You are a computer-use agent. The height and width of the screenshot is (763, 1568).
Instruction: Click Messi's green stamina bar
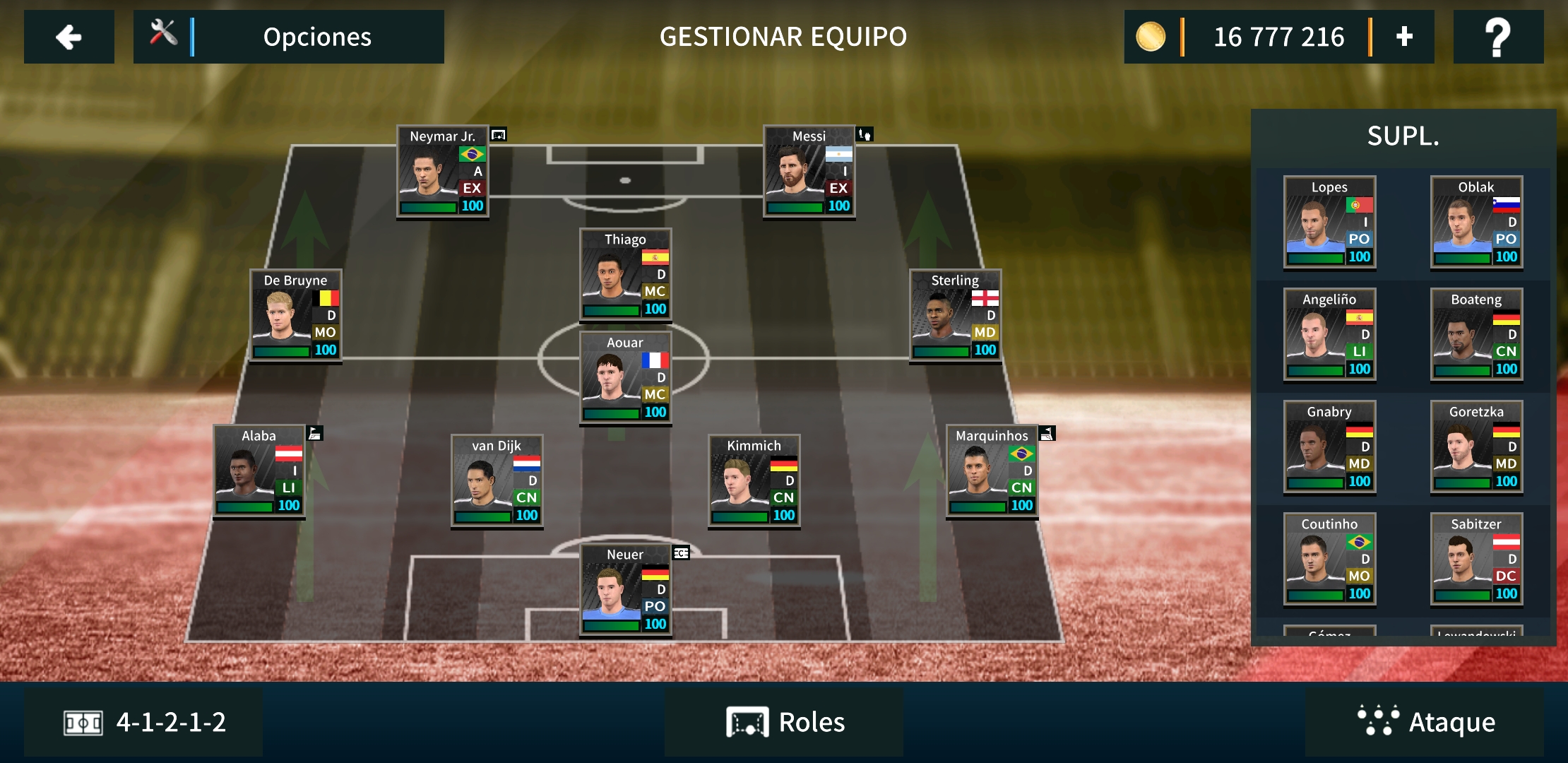[x=795, y=206]
